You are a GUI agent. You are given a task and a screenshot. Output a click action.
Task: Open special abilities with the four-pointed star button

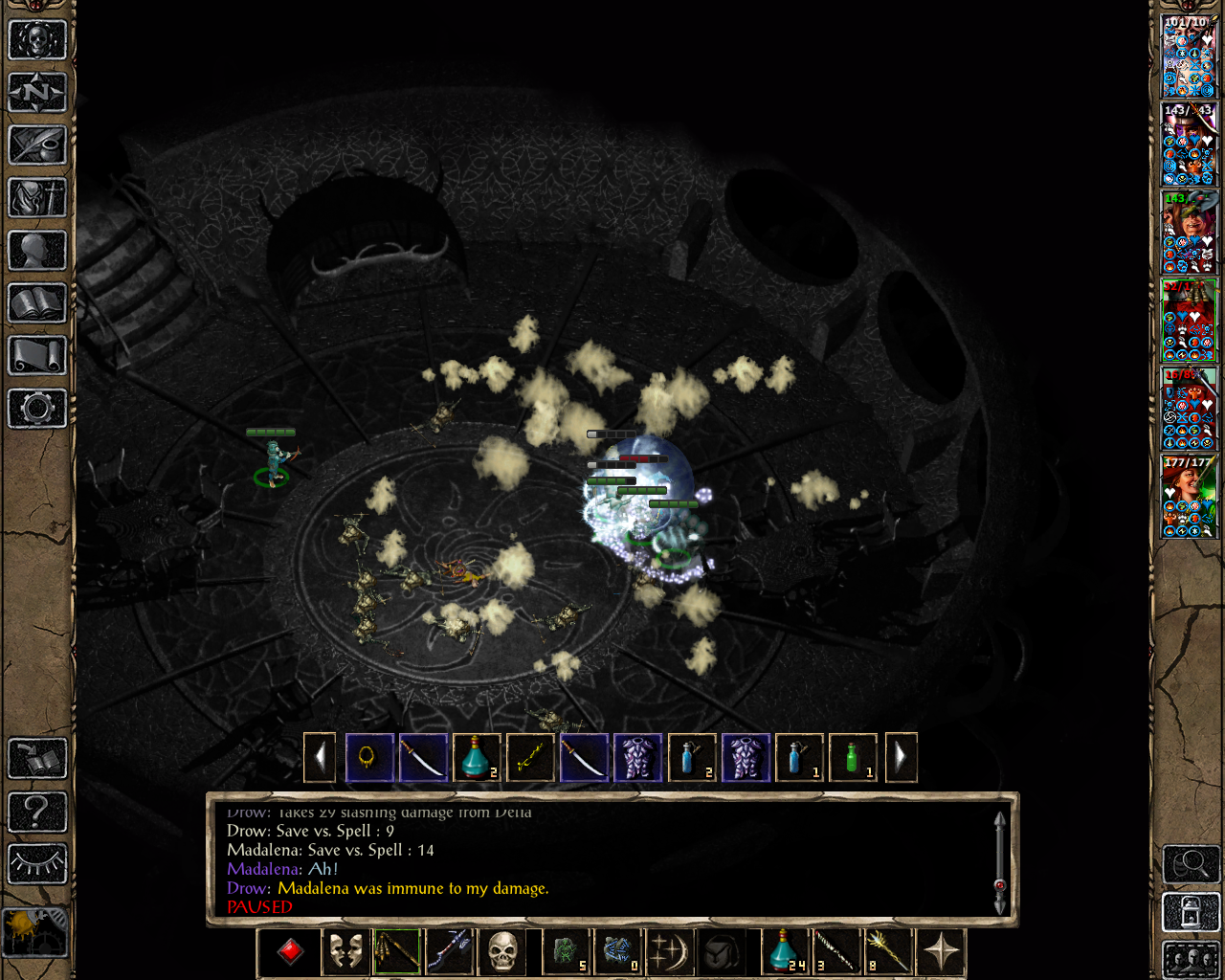pyautogui.click(x=942, y=952)
